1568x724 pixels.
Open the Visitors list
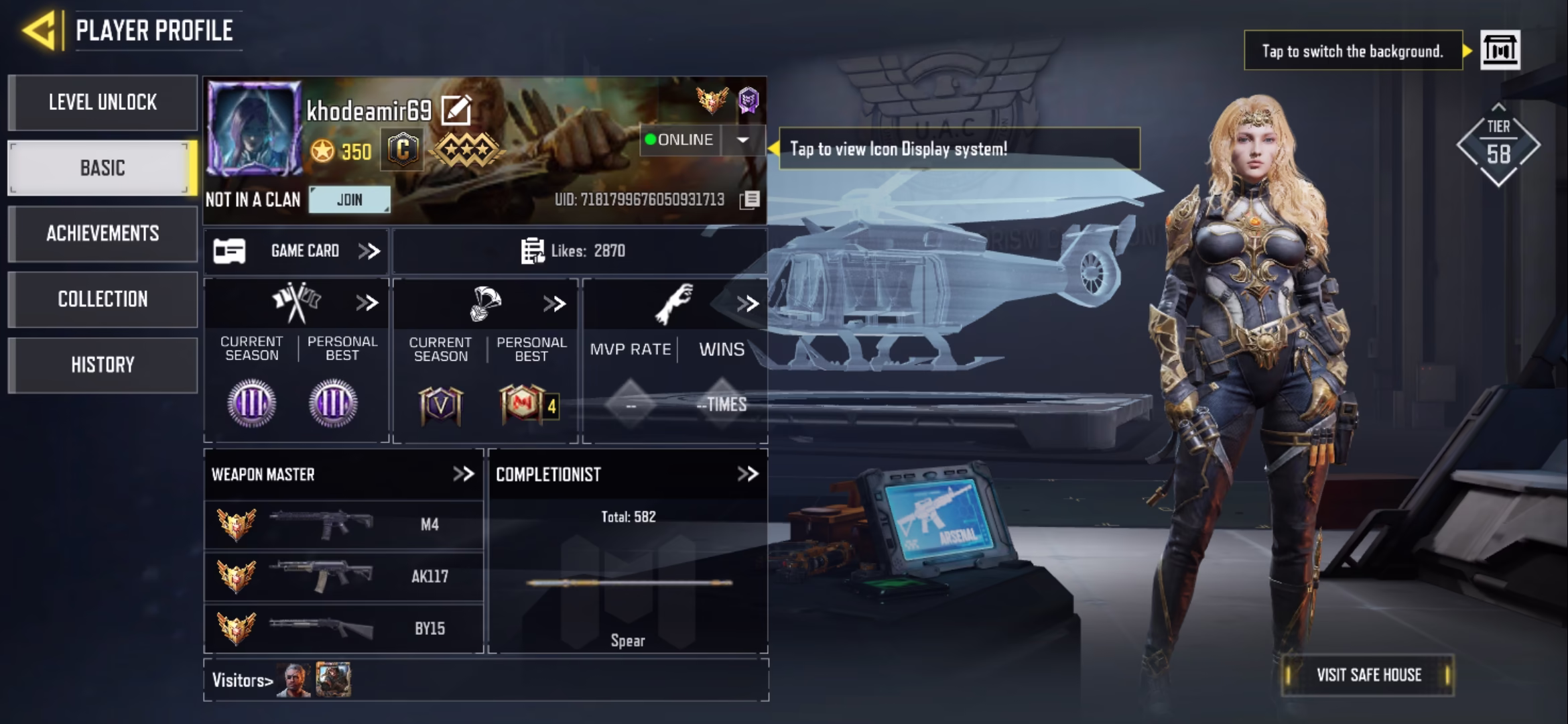(243, 680)
